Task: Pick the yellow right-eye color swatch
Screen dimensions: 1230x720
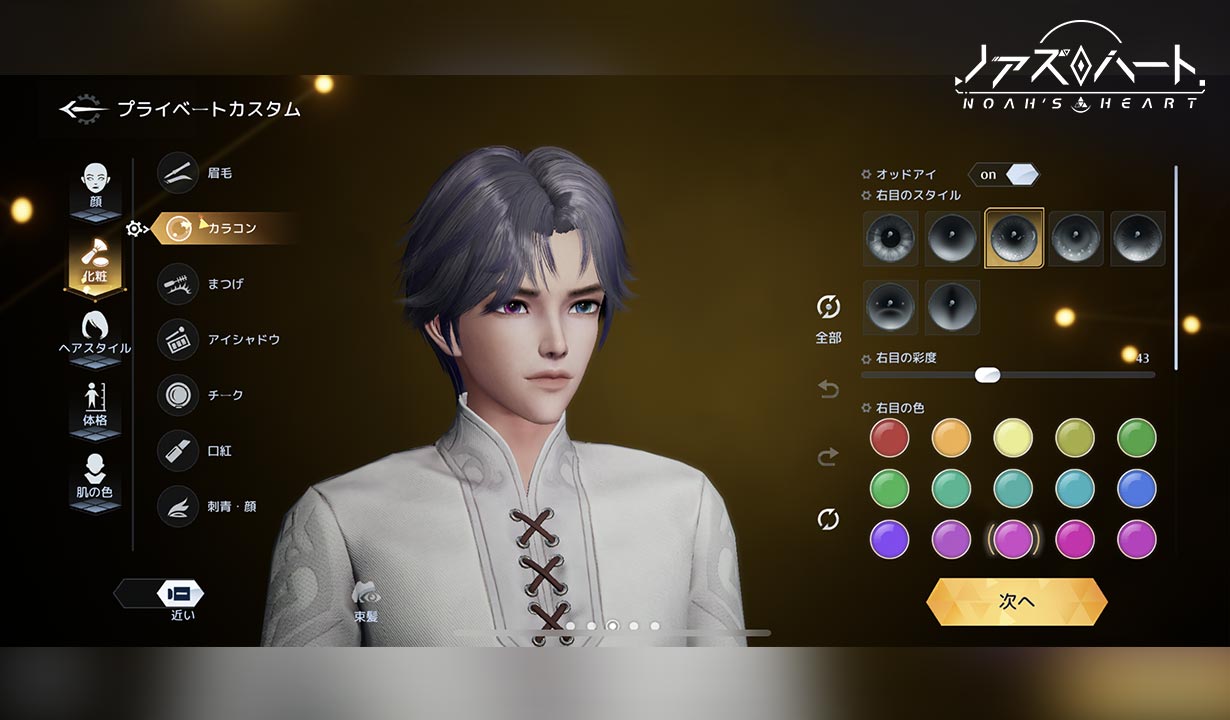Action: pyautogui.click(x=1013, y=438)
